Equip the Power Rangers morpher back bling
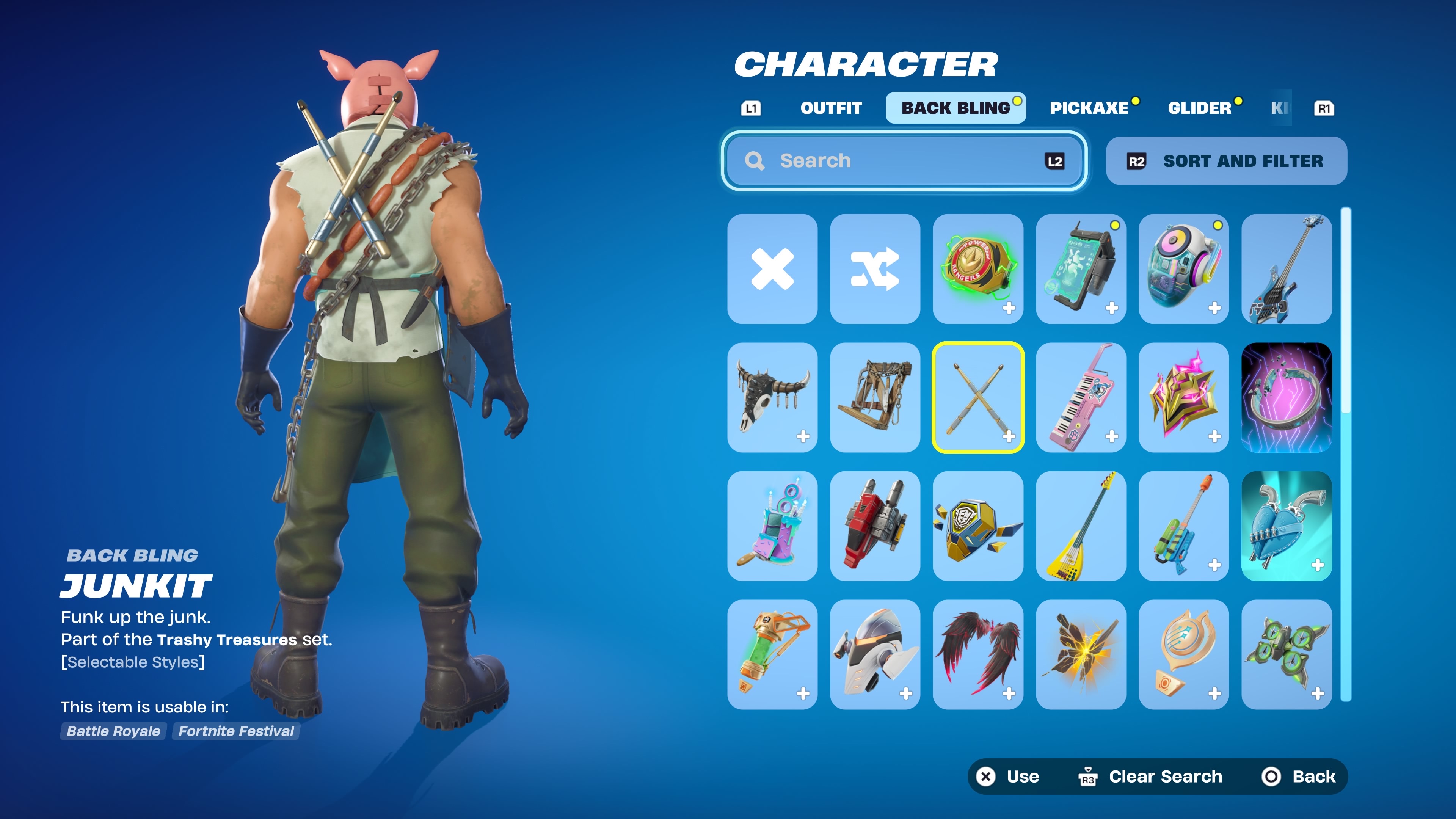The width and height of the screenshot is (1456, 819). [x=978, y=269]
